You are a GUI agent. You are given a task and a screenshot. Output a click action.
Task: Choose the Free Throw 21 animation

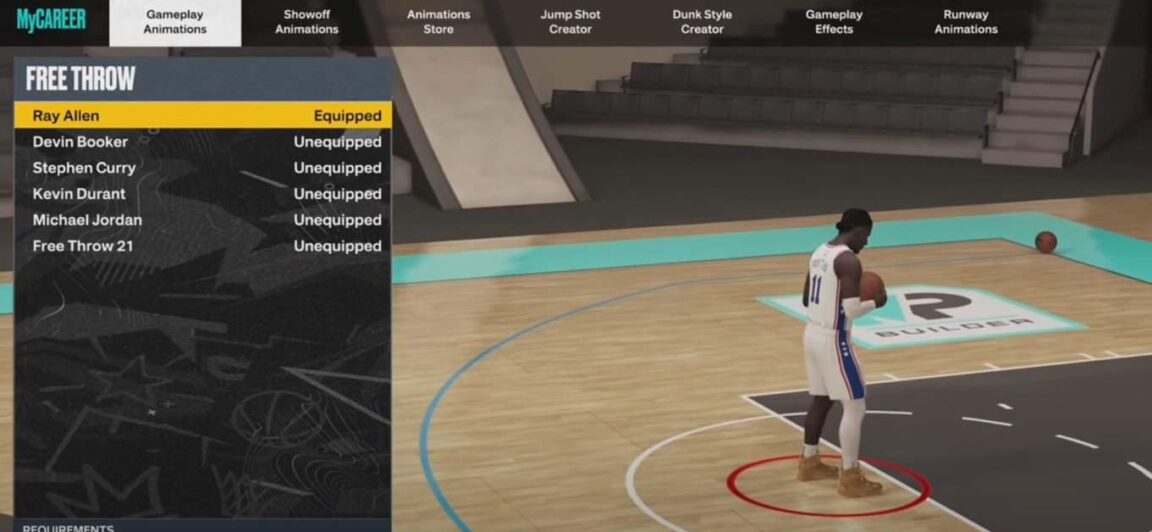coord(204,246)
